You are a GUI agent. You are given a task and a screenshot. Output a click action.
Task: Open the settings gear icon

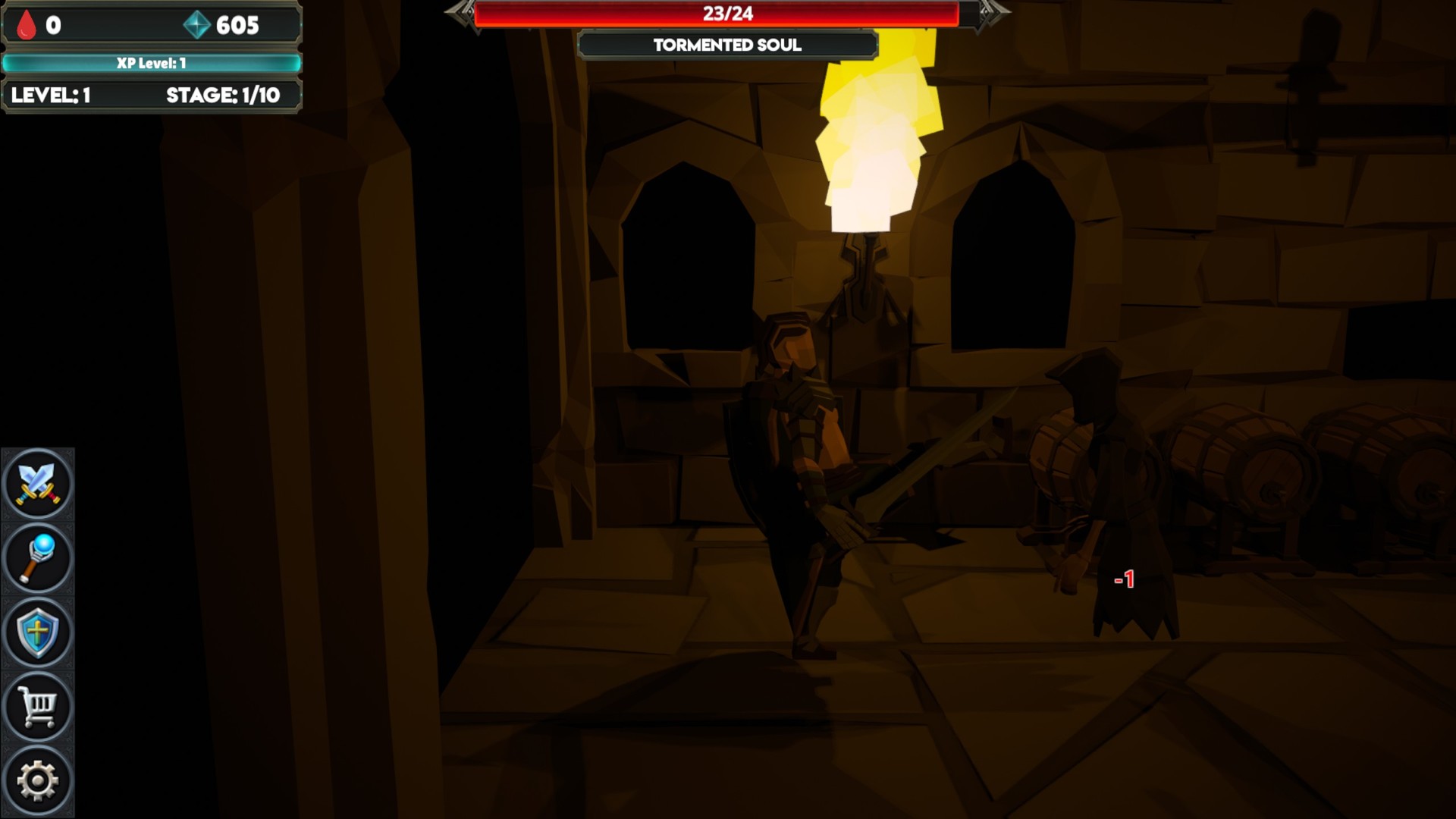pyautogui.click(x=38, y=778)
